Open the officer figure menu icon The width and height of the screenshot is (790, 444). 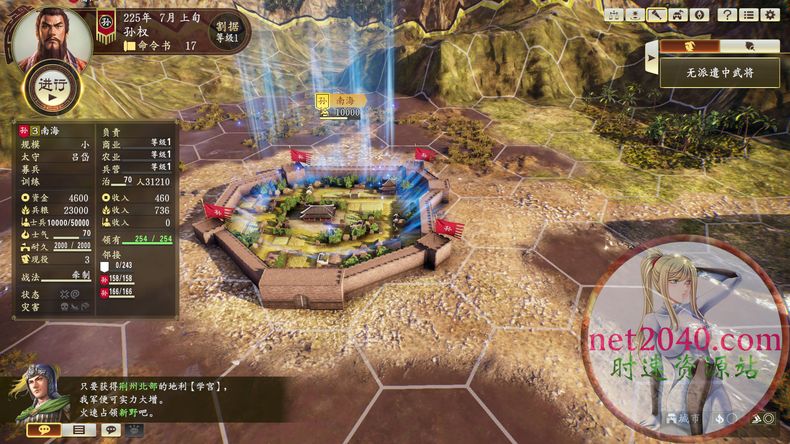[x=634, y=15]
